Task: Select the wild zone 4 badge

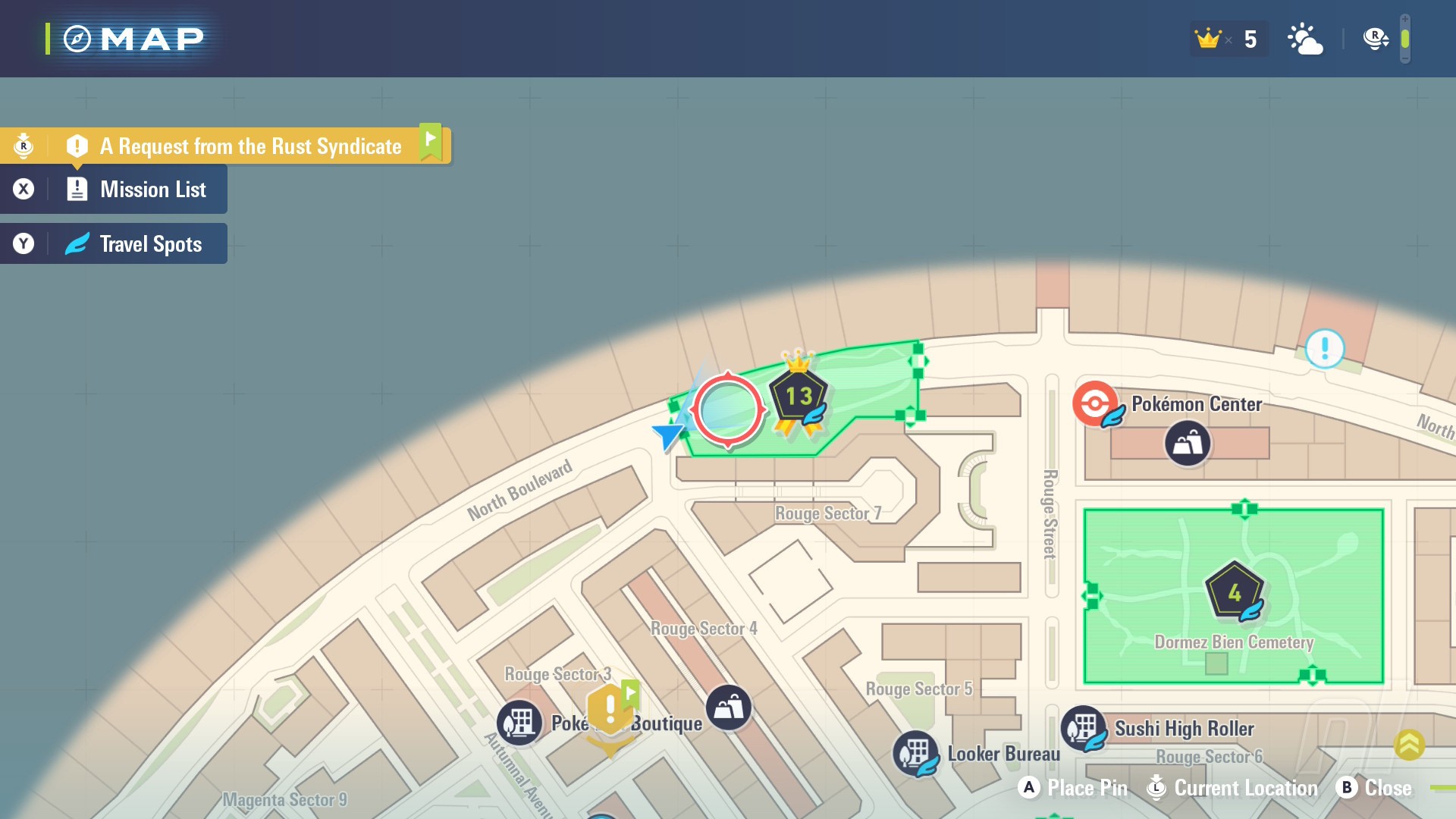Action: click(1235, 592)
